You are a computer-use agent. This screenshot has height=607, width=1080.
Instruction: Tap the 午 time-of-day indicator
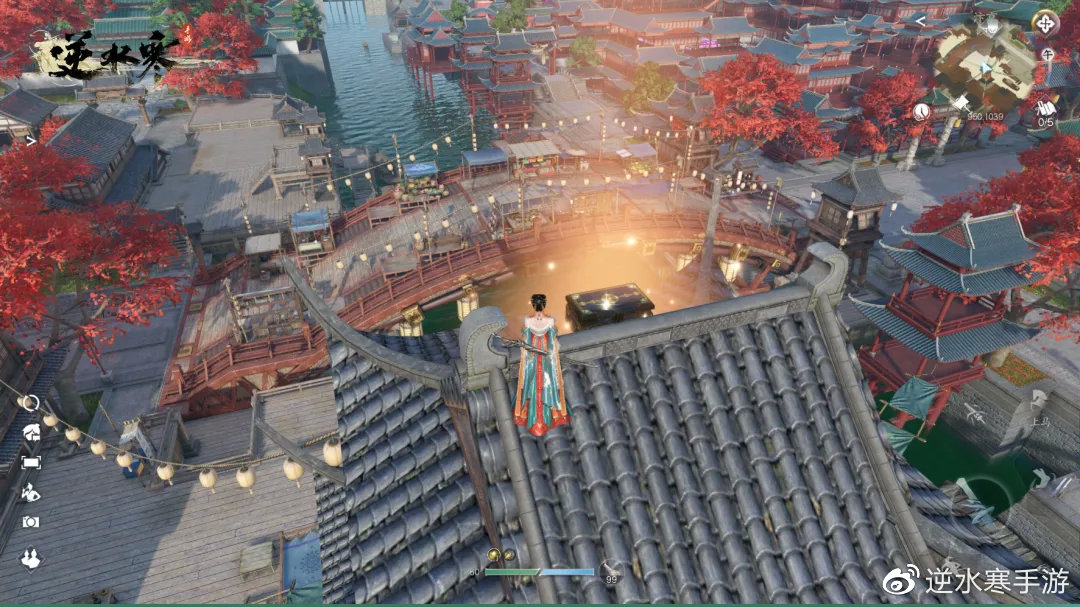[1046, 54]
